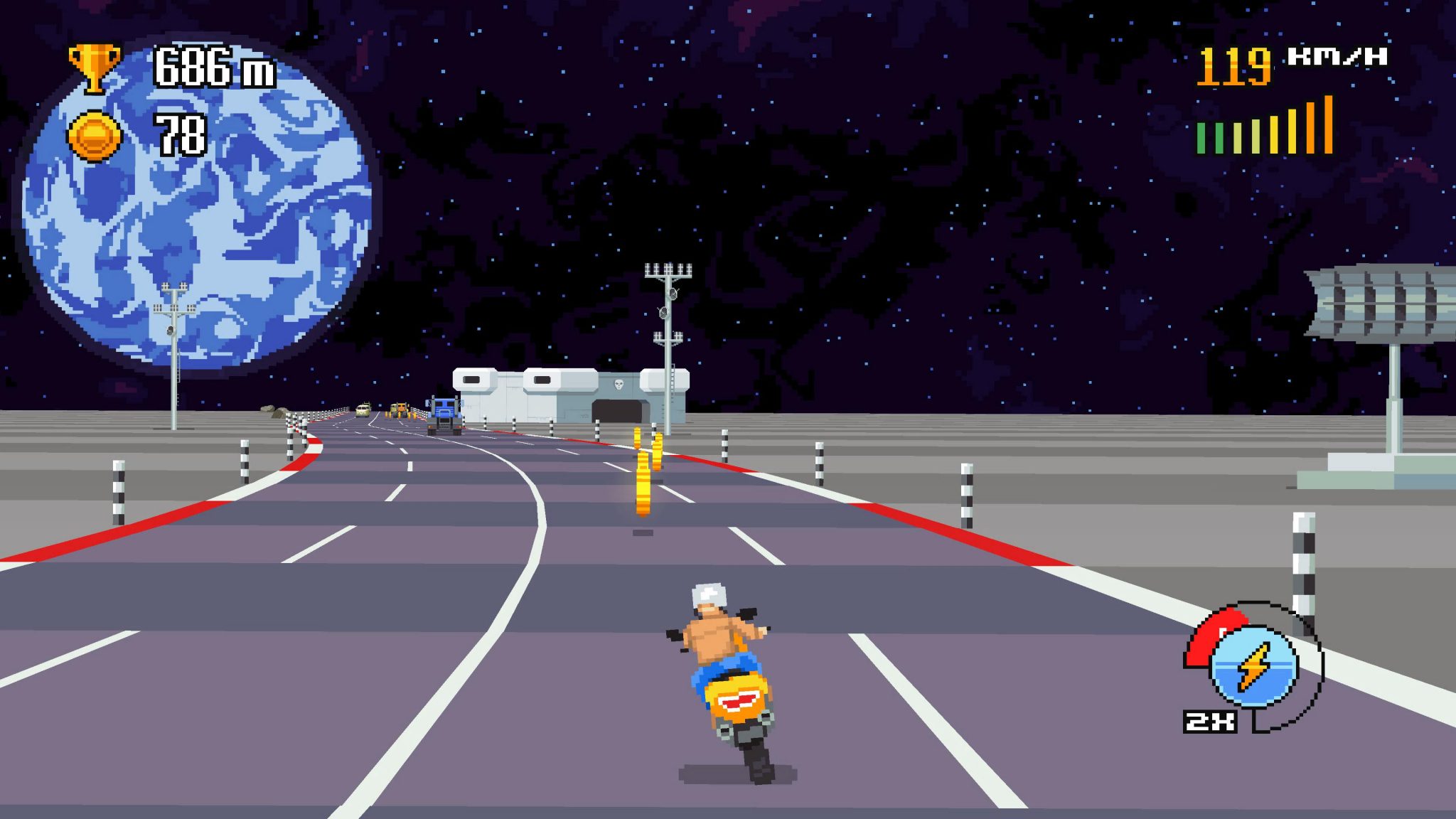This screenshot has height=819, width=1456.
Task: Click the floating coin stack on the road
Action: [x=644, y=483]
